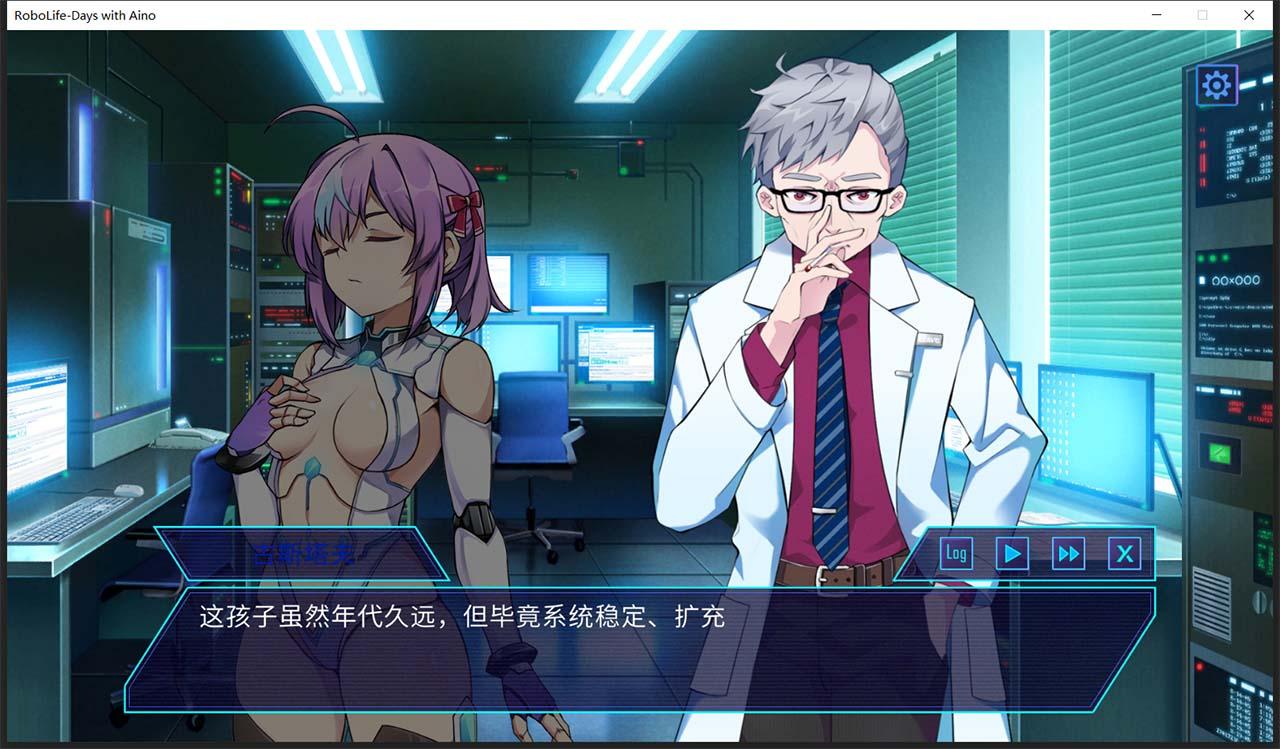The image size is (1280, 749).
Task: Minimize the game window
Action: tap(1157, 15)
